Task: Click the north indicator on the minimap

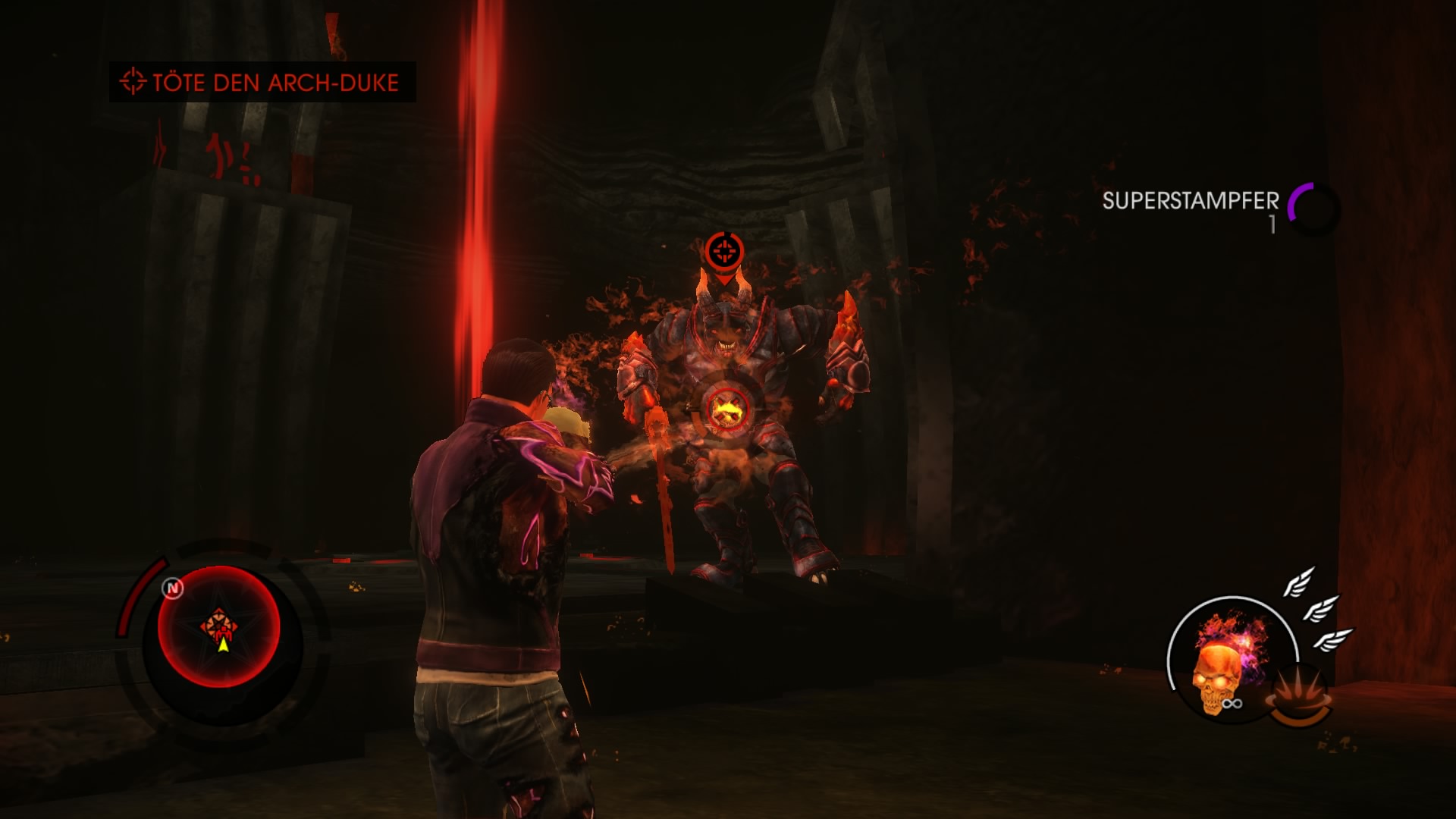Action: click(173, 588)
